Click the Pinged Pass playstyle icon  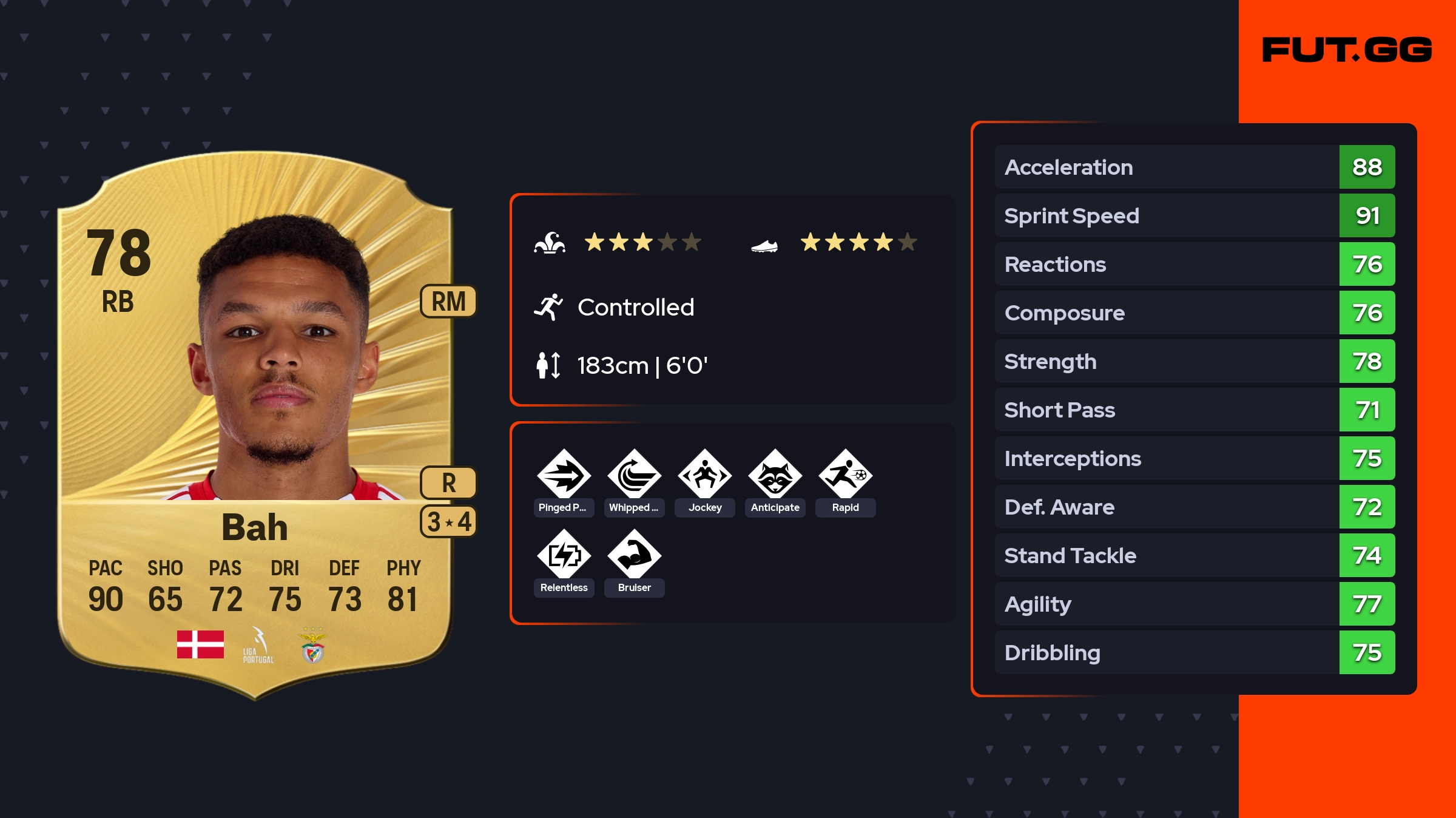(564, 475)
